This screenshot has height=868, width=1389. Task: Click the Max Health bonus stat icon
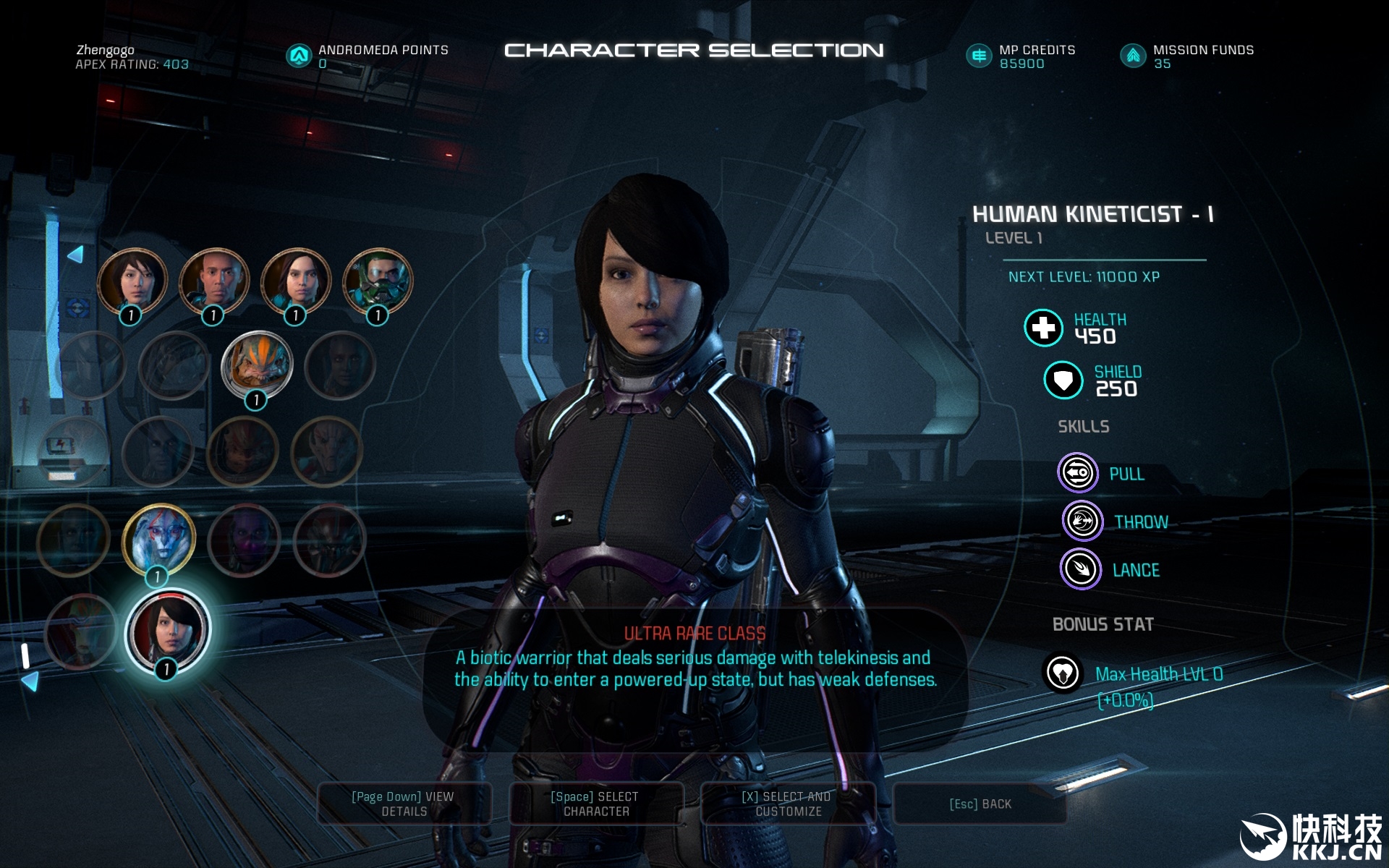point(1062,673)
